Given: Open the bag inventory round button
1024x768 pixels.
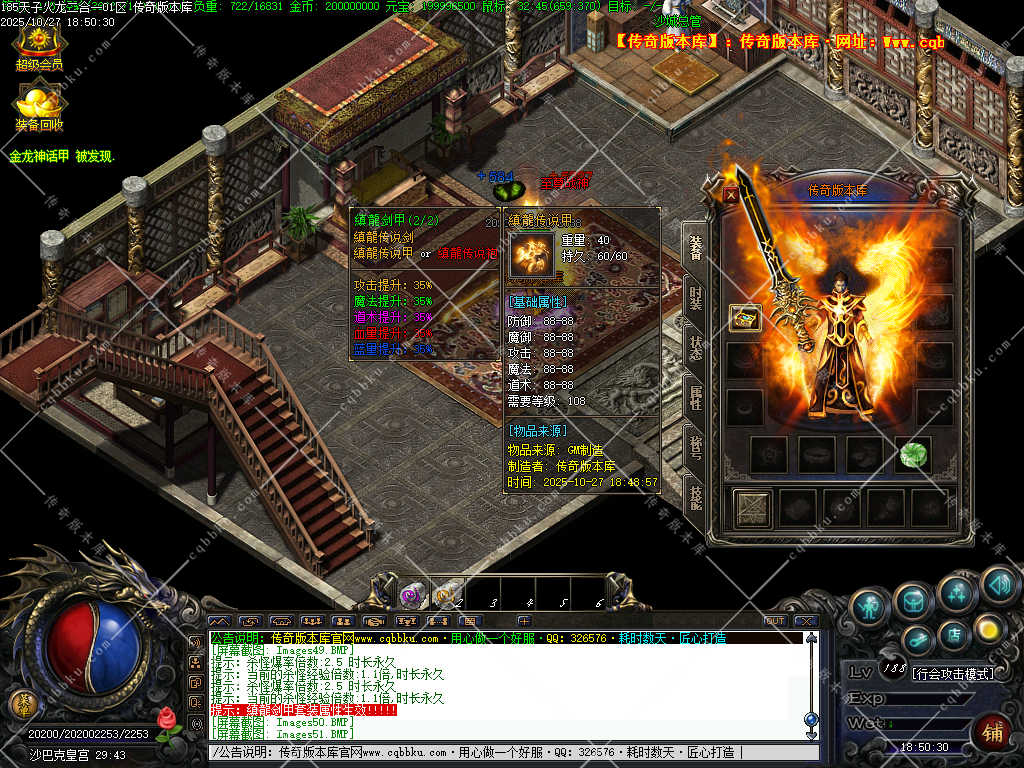Looking at the screenshot, I should click(913, 600).
